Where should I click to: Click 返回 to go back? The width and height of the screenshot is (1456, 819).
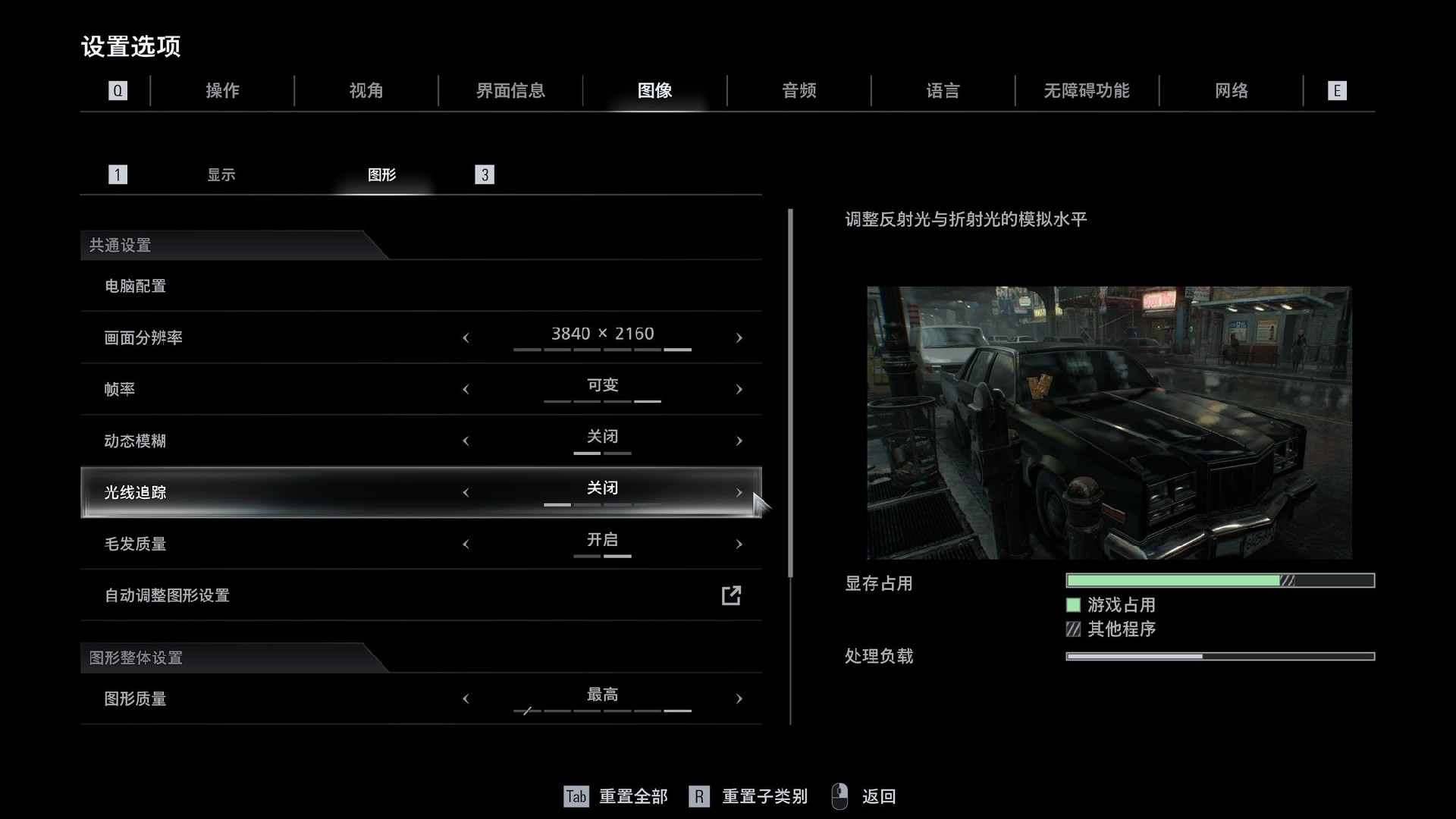(x=877, y=797)
